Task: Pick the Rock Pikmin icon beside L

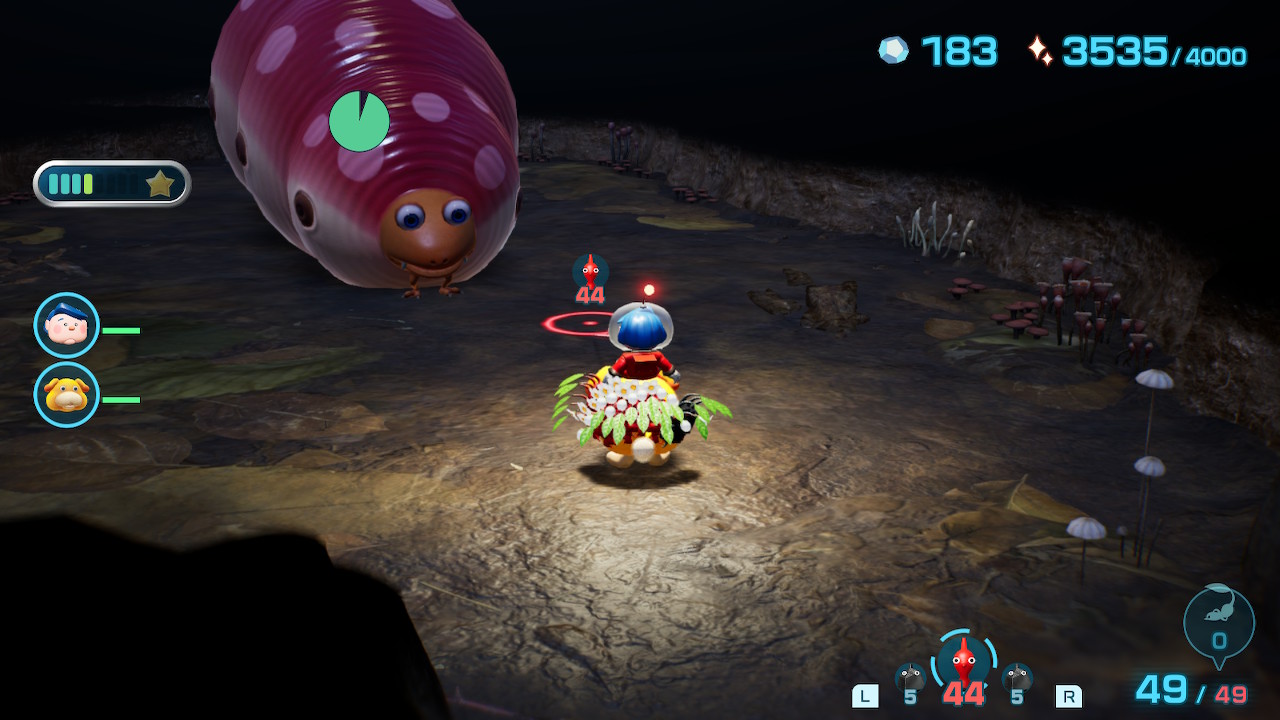Action: 910,678
